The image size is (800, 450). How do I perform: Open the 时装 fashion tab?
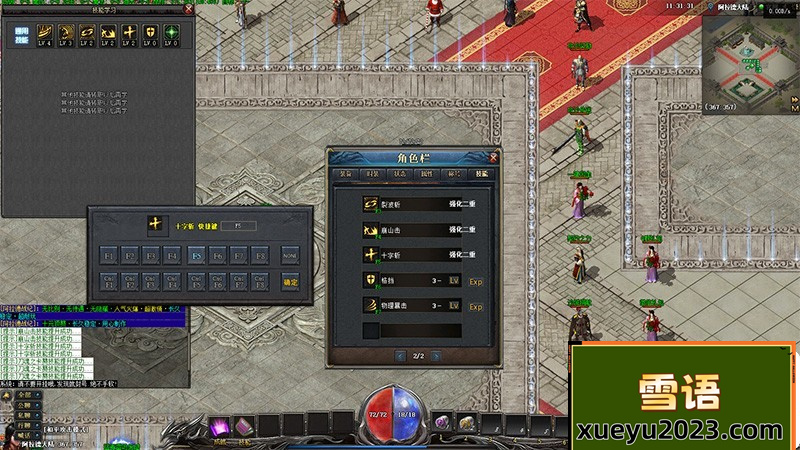pyautogui.click(x=373, y=174)
